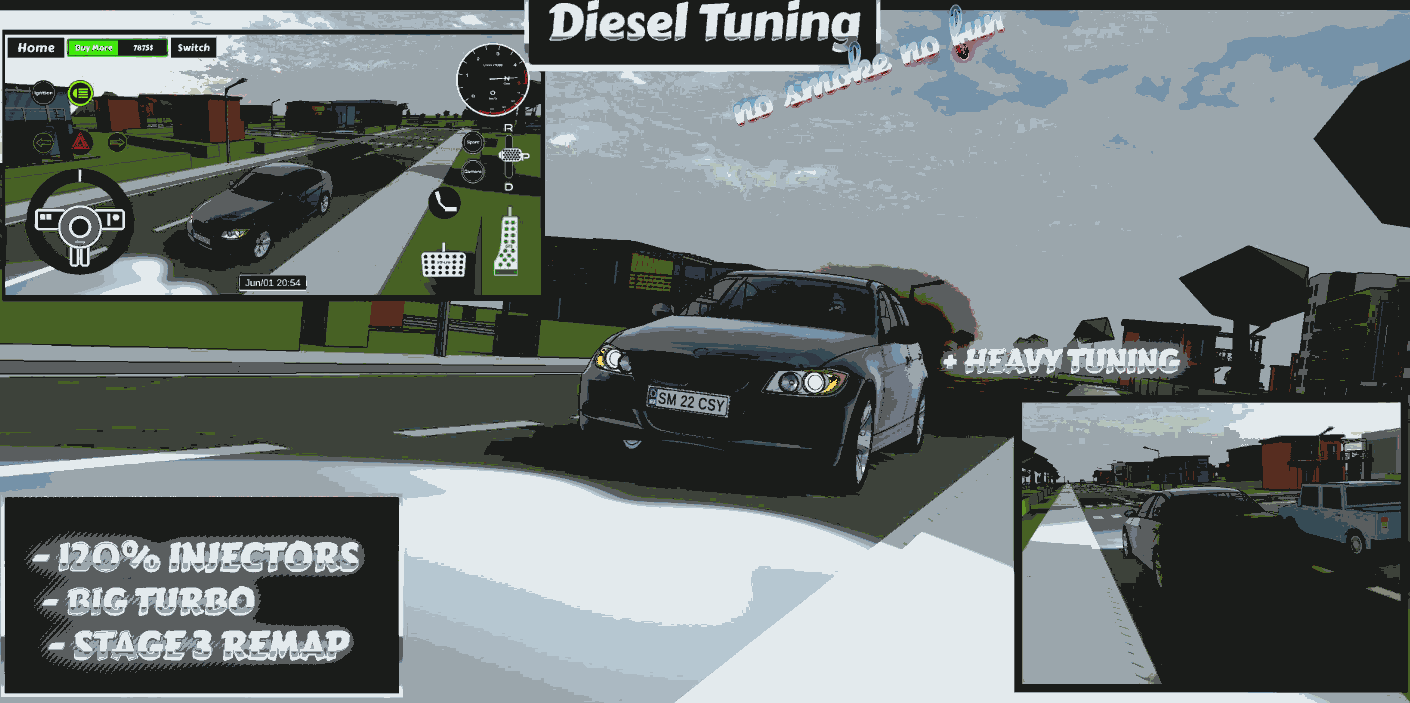
Task: Activate the left turn signal arrow
Action: pyautogui.click(x=43, y=143)
